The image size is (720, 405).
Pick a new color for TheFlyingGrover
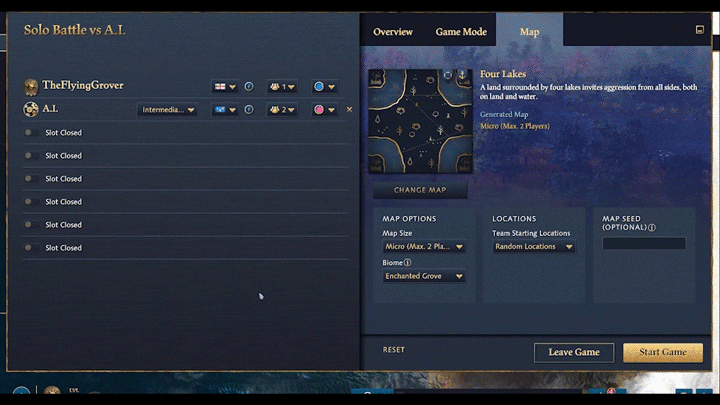point(324,86)
